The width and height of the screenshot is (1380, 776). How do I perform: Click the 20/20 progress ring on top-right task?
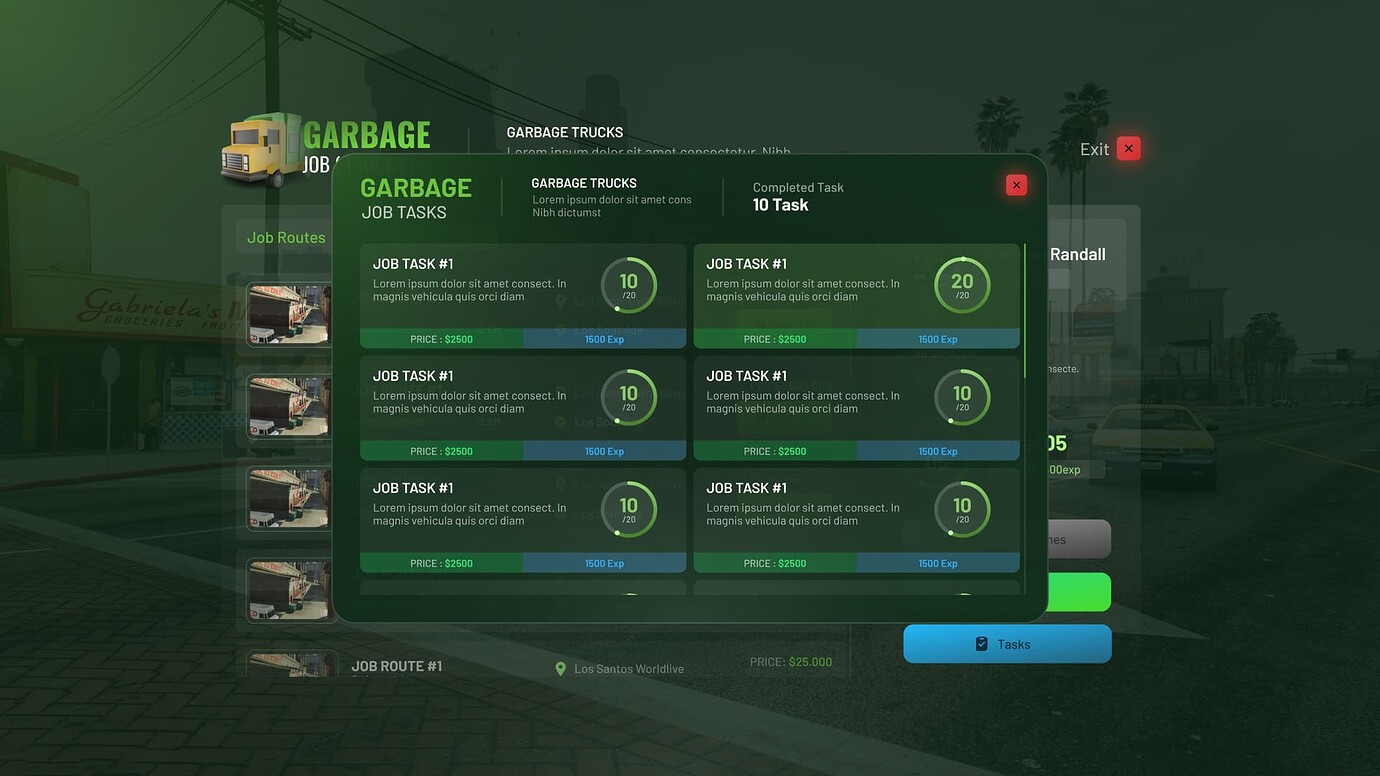[x=962, y=286]
